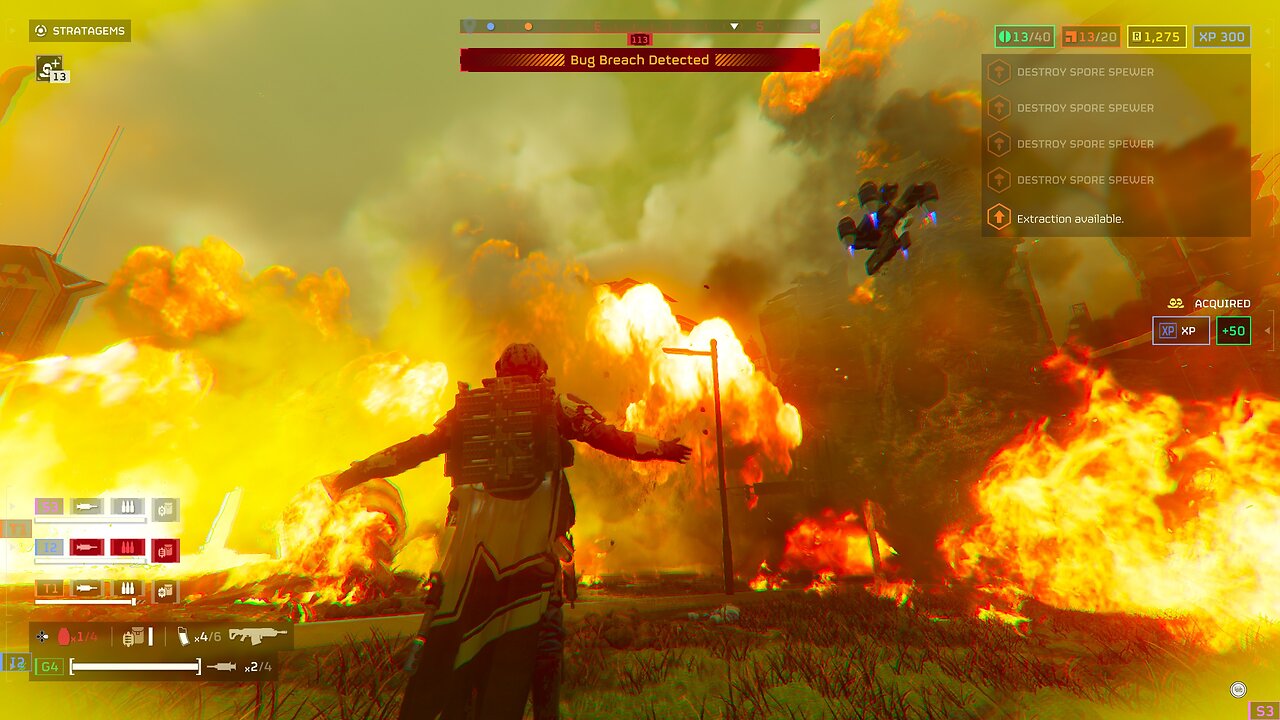Open the Stratagems menu label
Viewport: 1280px width, 720px height.
point(80,31)
